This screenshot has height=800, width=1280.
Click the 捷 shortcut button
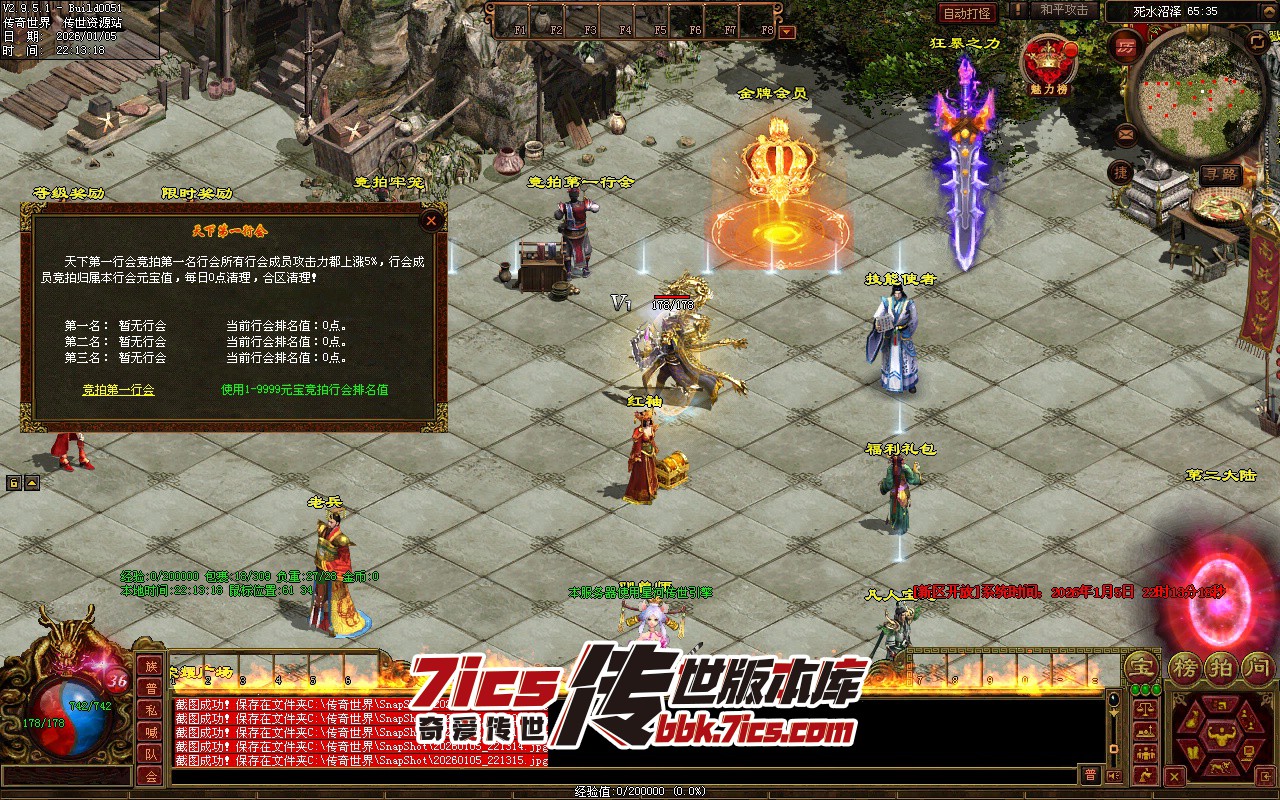[x=1122, y=172]
